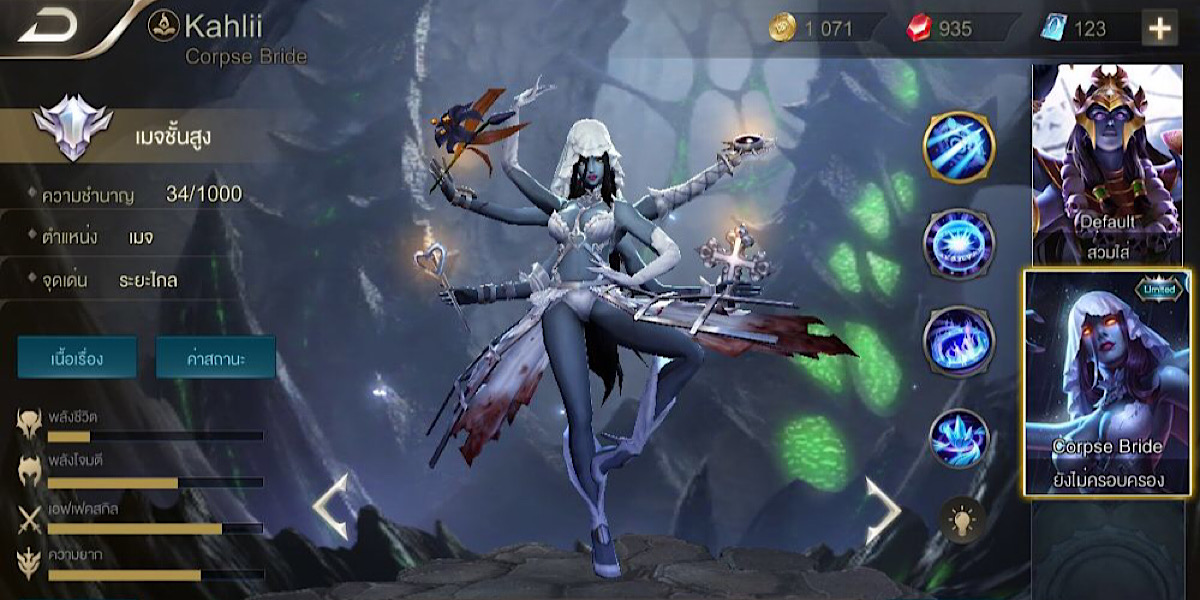Go back using the return arrow
The height and width of the screenshot is (600, 1200).
(47, 25)
